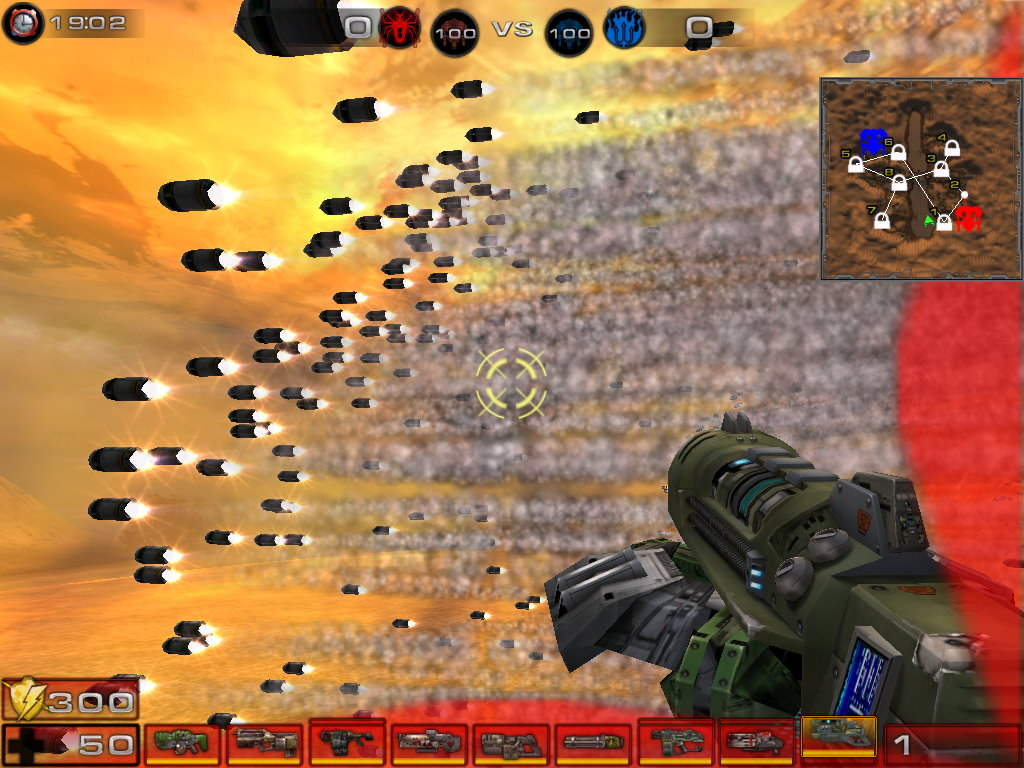This screenshot has width=1024, height=768.
Task: Click the red team spider emblem
Action: point(397,29)
